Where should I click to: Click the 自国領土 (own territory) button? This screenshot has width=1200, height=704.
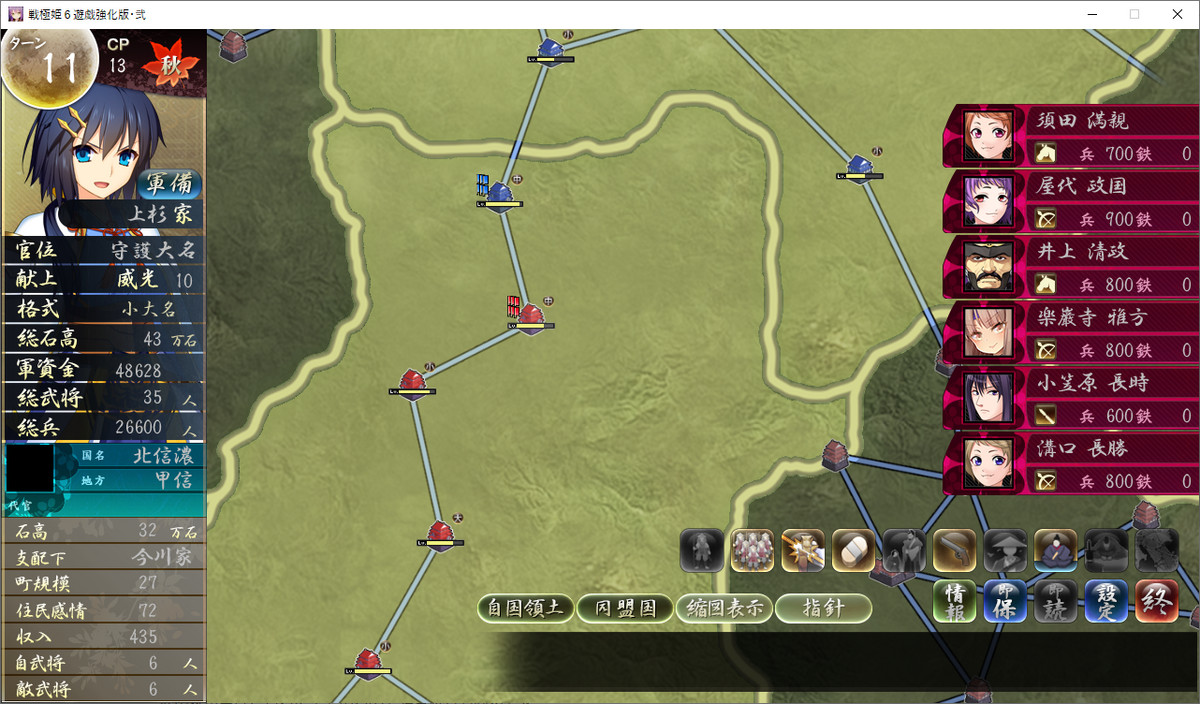pyautogui.click(x=526, y=608)
